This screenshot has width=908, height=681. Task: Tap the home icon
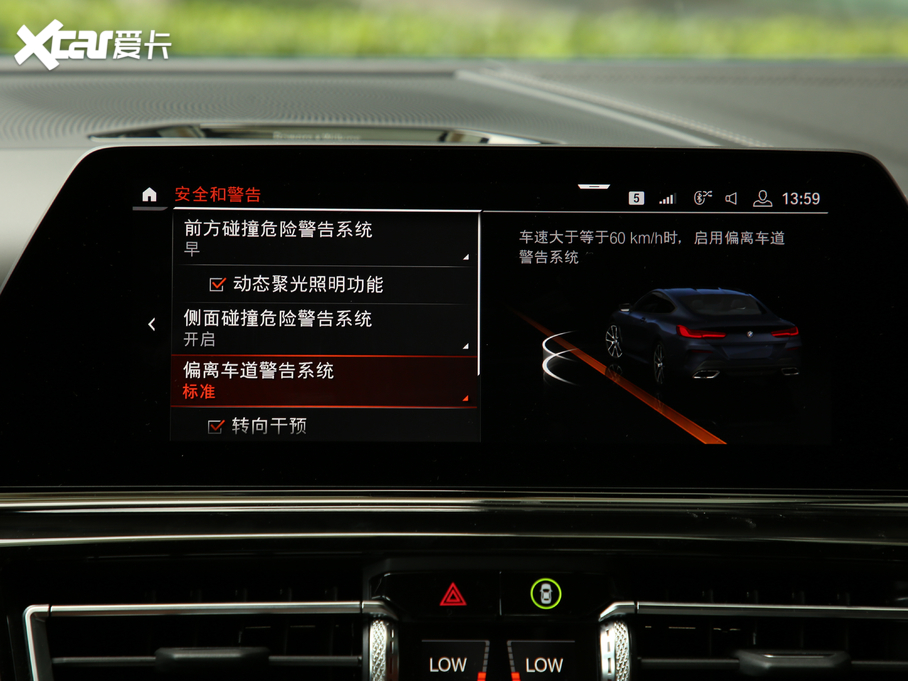(x=149, y=195)
